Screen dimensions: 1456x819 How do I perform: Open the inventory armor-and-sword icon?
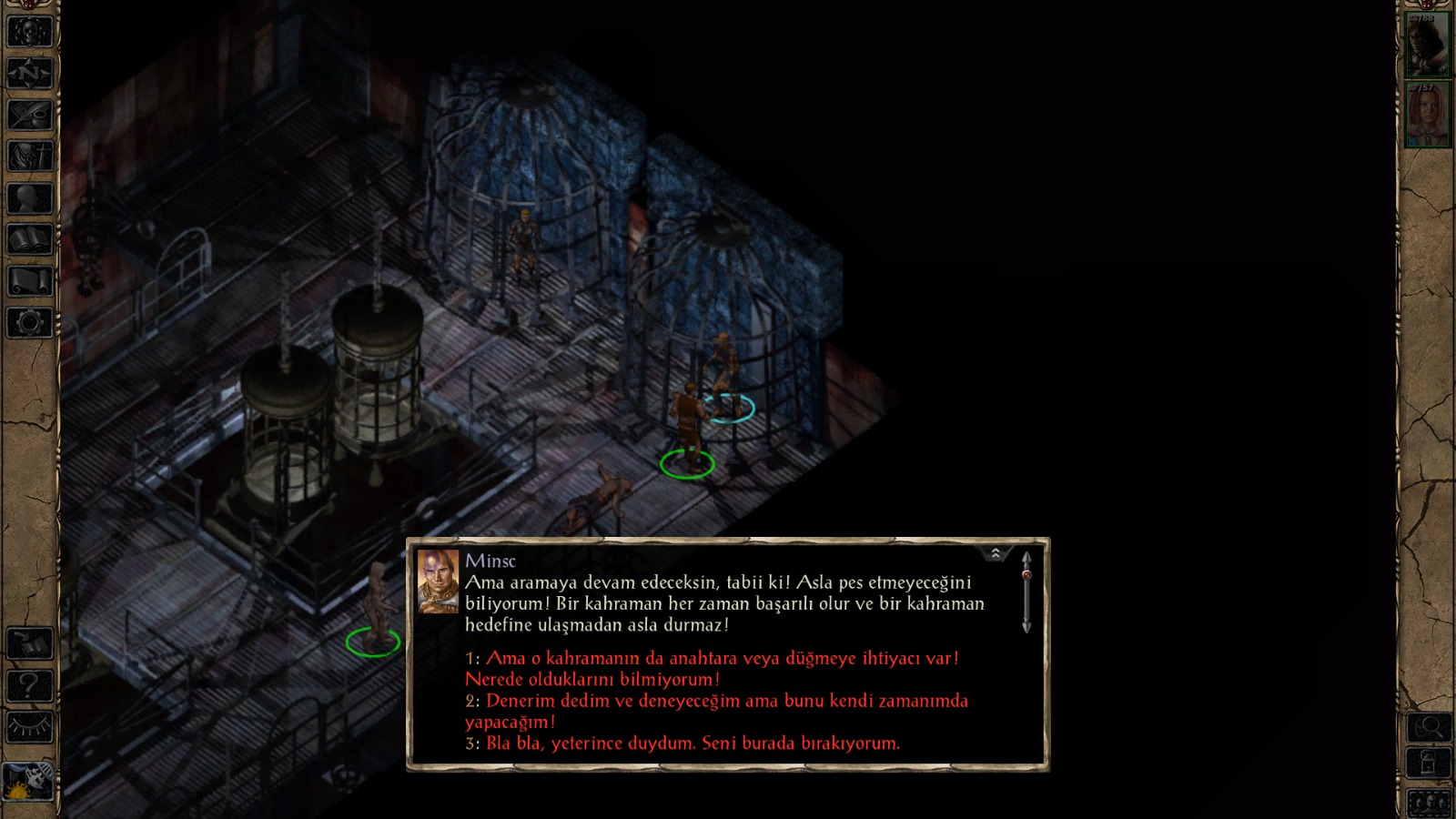coord(29,156)
